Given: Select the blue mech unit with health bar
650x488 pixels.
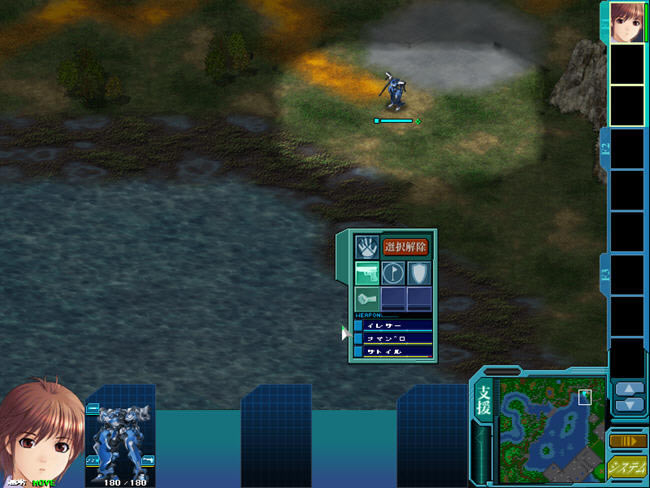Looking at the screenshot, I should (395, 91).
